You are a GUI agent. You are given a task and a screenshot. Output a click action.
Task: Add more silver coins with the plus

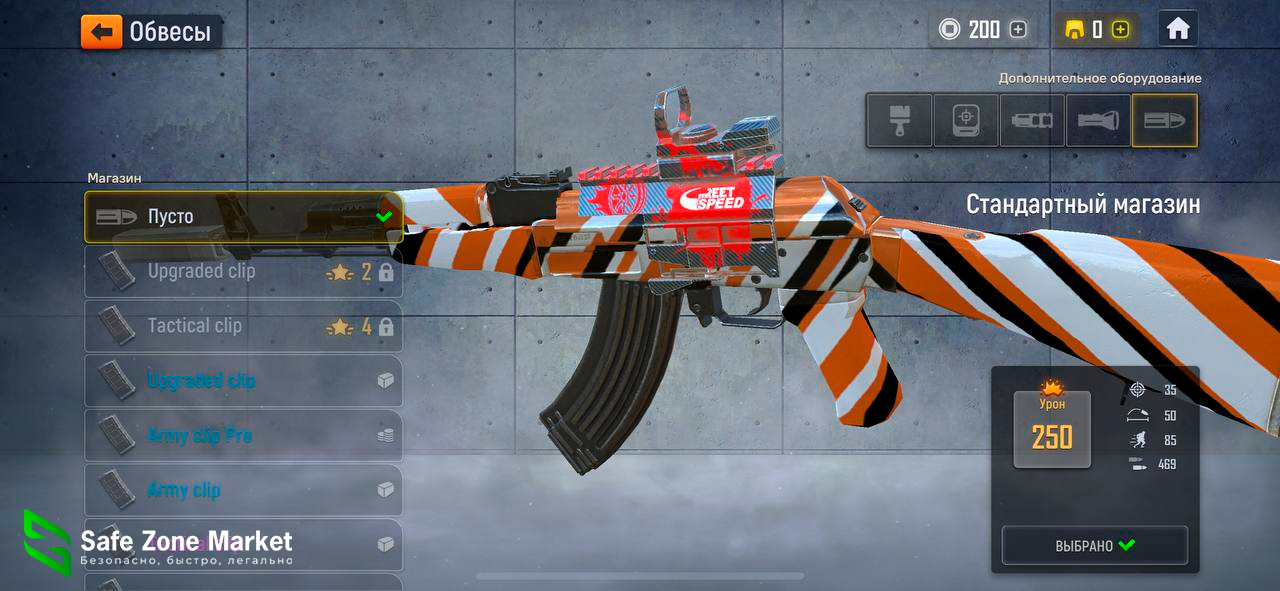point(1018,30)
